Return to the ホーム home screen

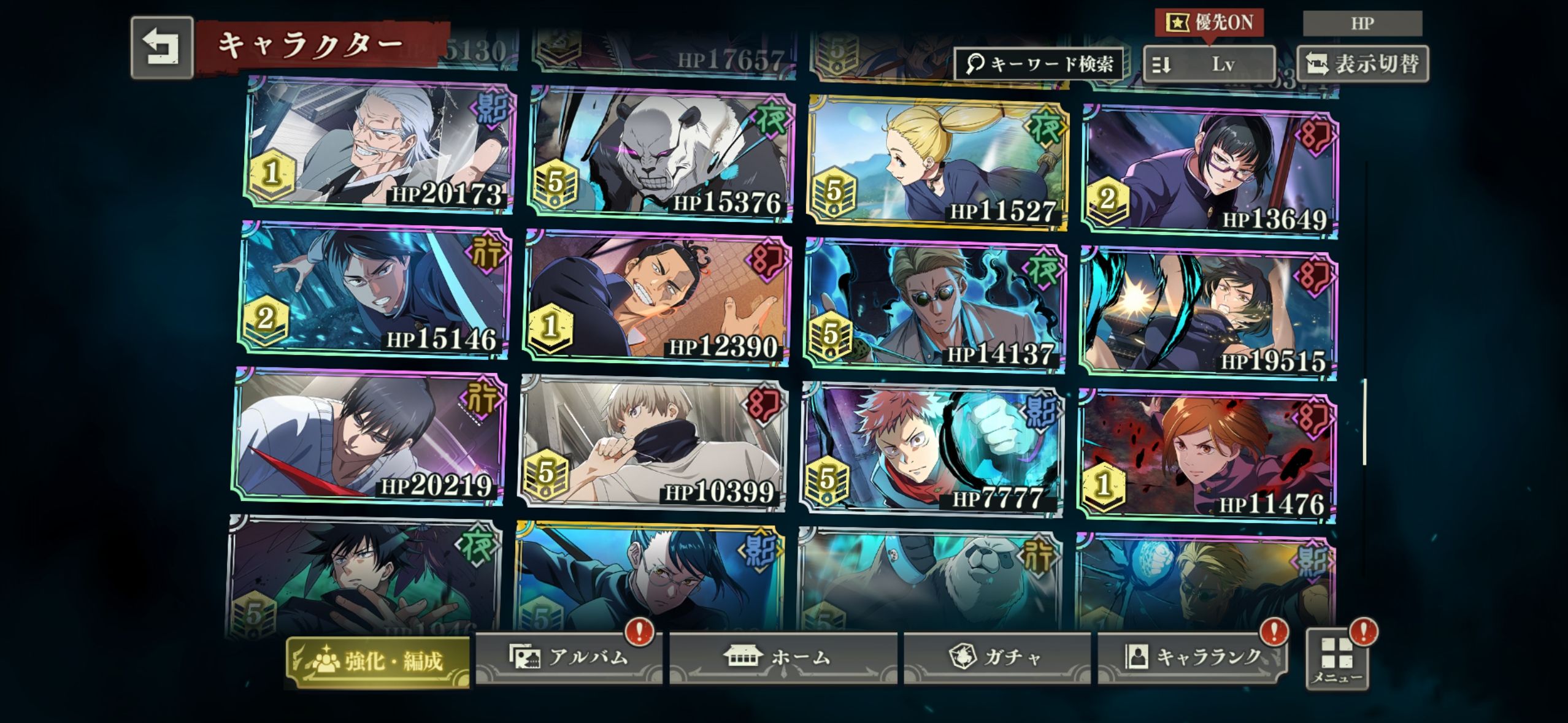point(783,657)
